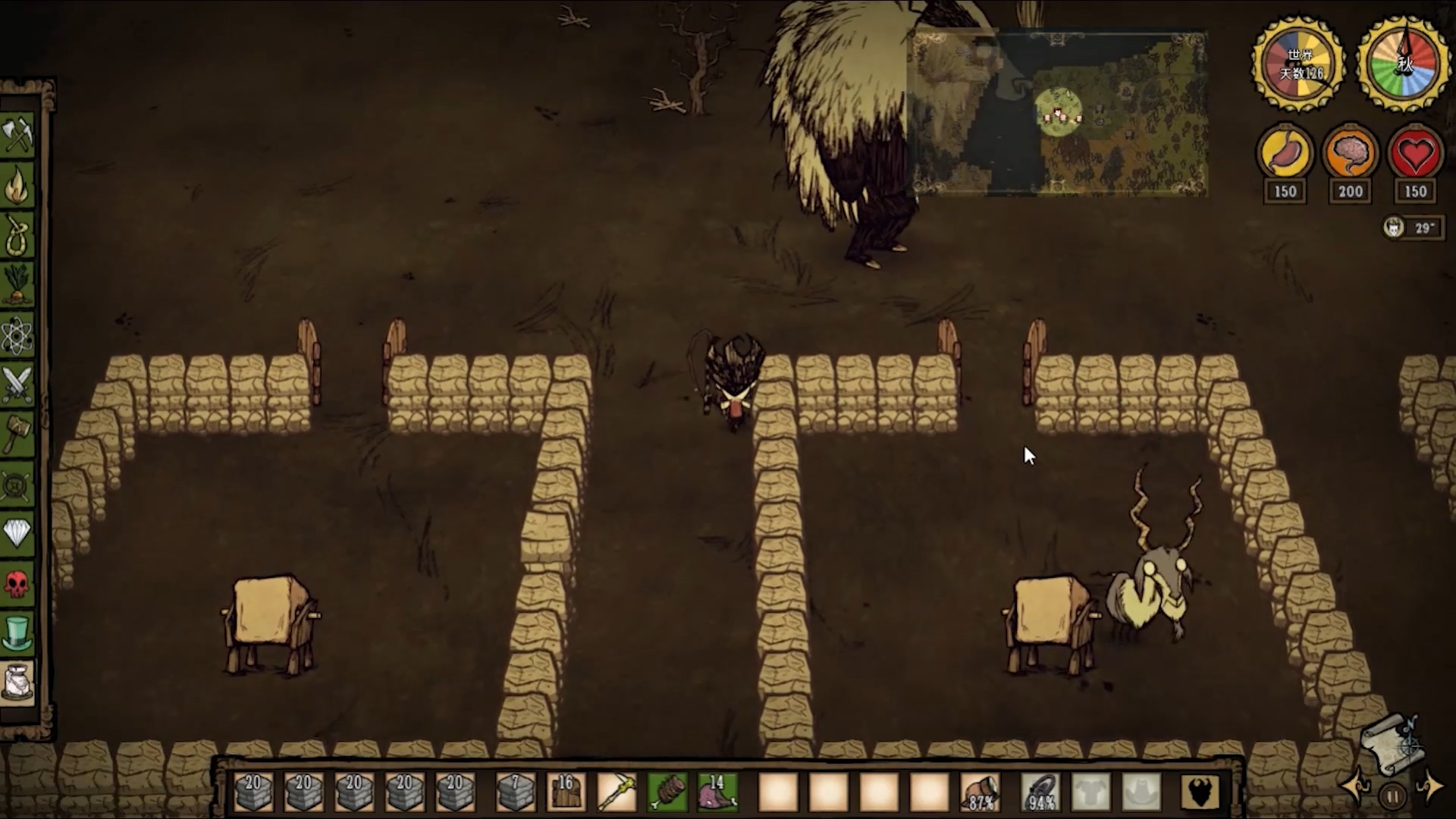This screenshot has height=819, width=1456.
Task: Select the golden pitchfork-like tool slot
Action: pyautogui.click(x=617, y=792)
